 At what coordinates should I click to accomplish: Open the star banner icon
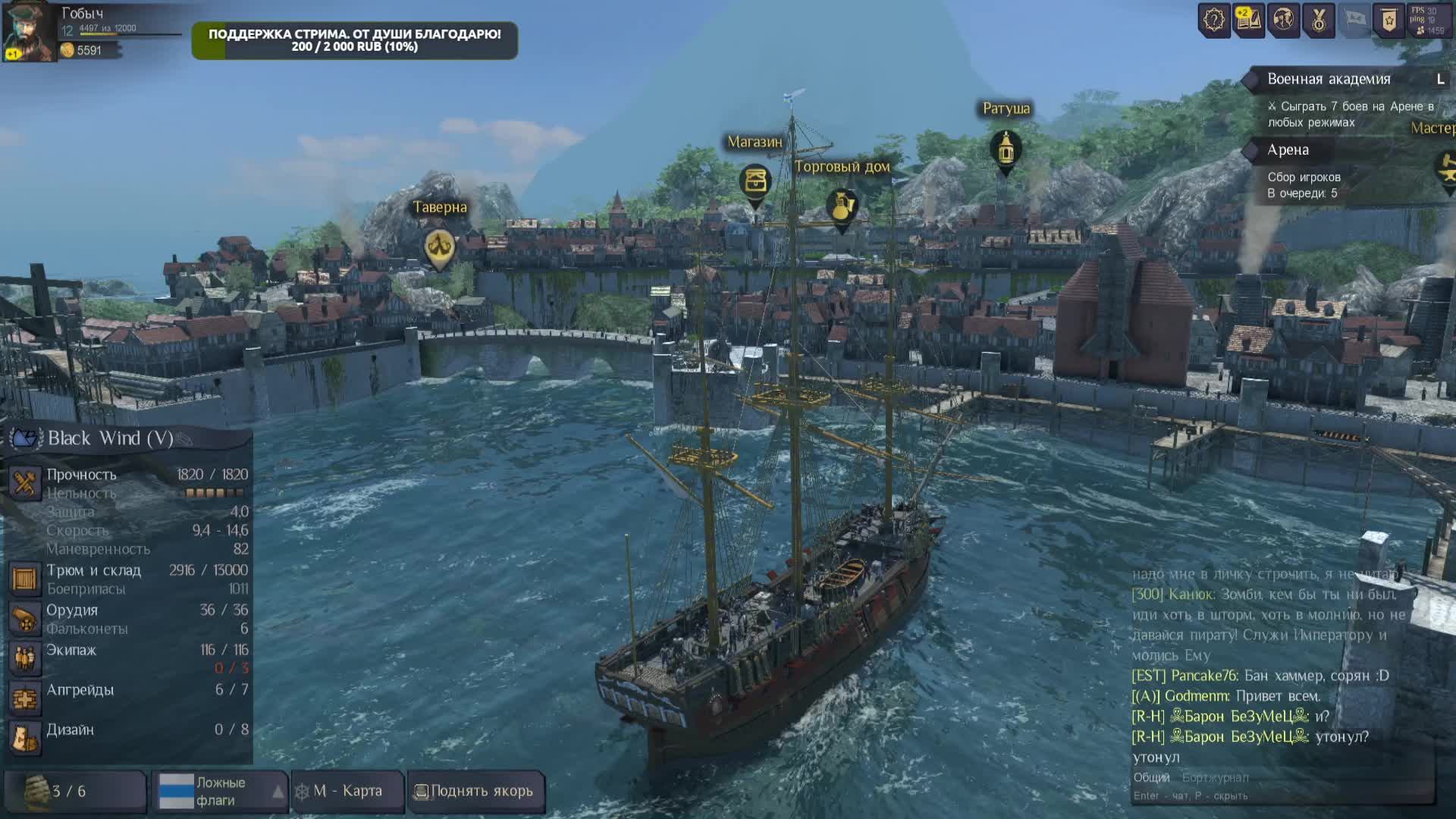[x=1389, y=20]
